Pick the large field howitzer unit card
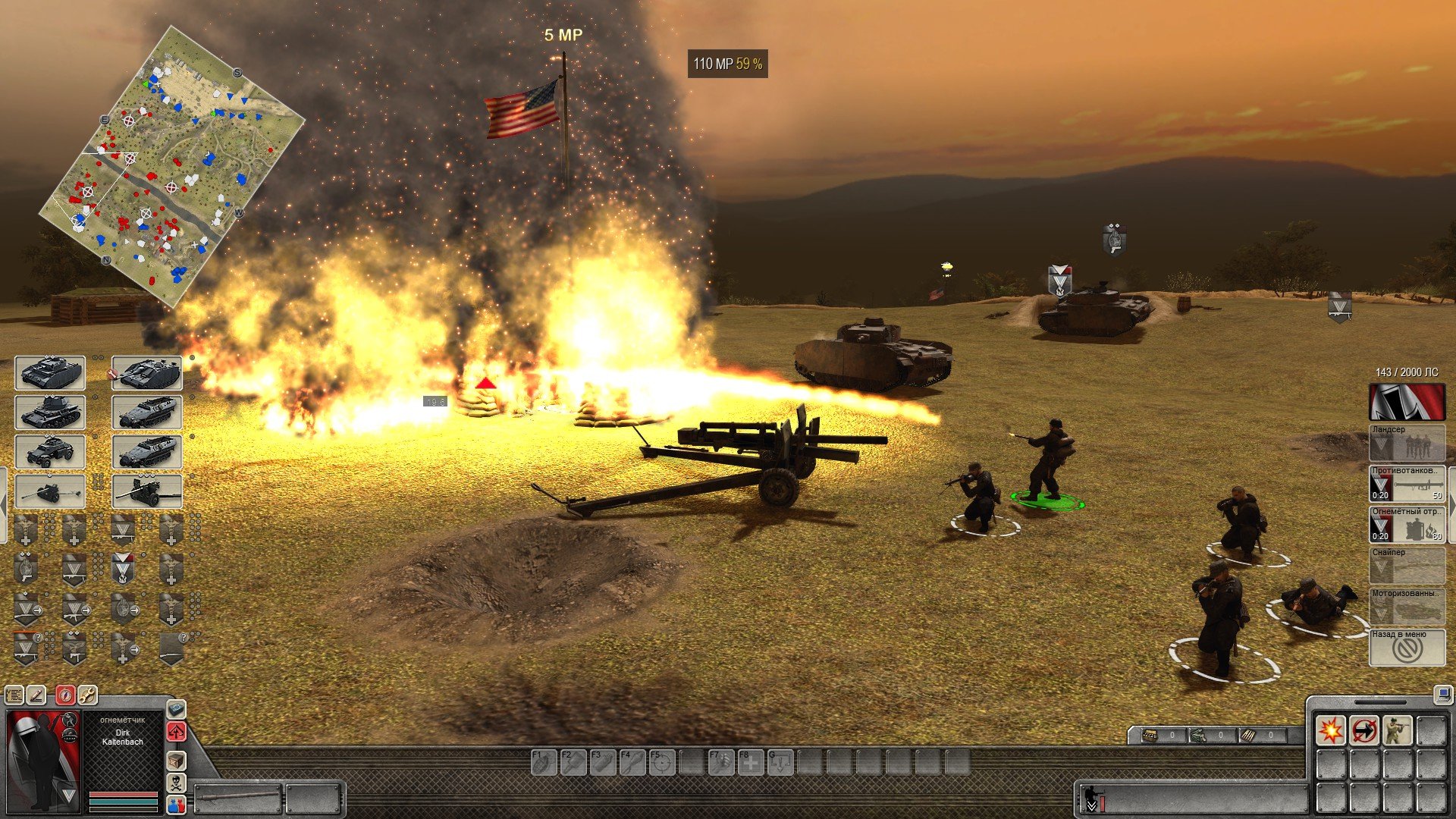This screenshot has width=1456, height=819. pyautogui.click(x=147, y=491)
